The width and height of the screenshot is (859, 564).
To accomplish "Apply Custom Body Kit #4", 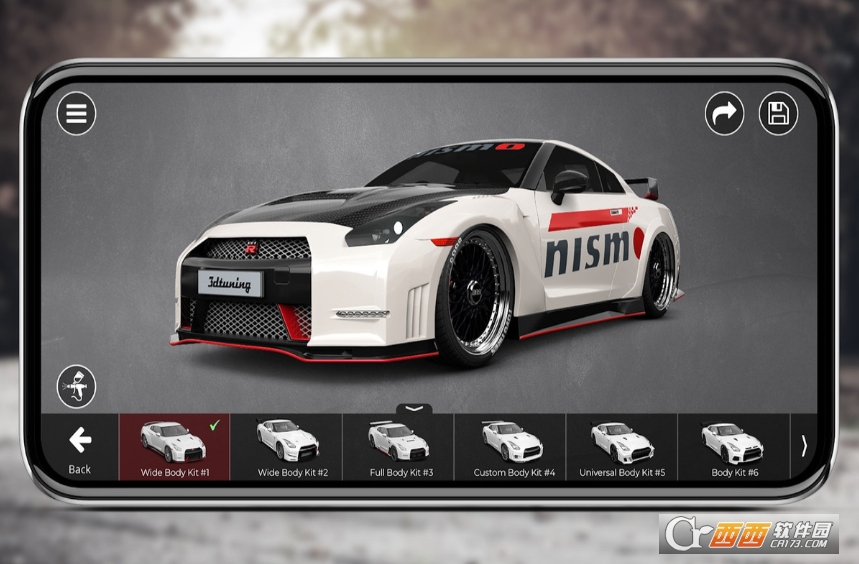I will pos(511,447).
